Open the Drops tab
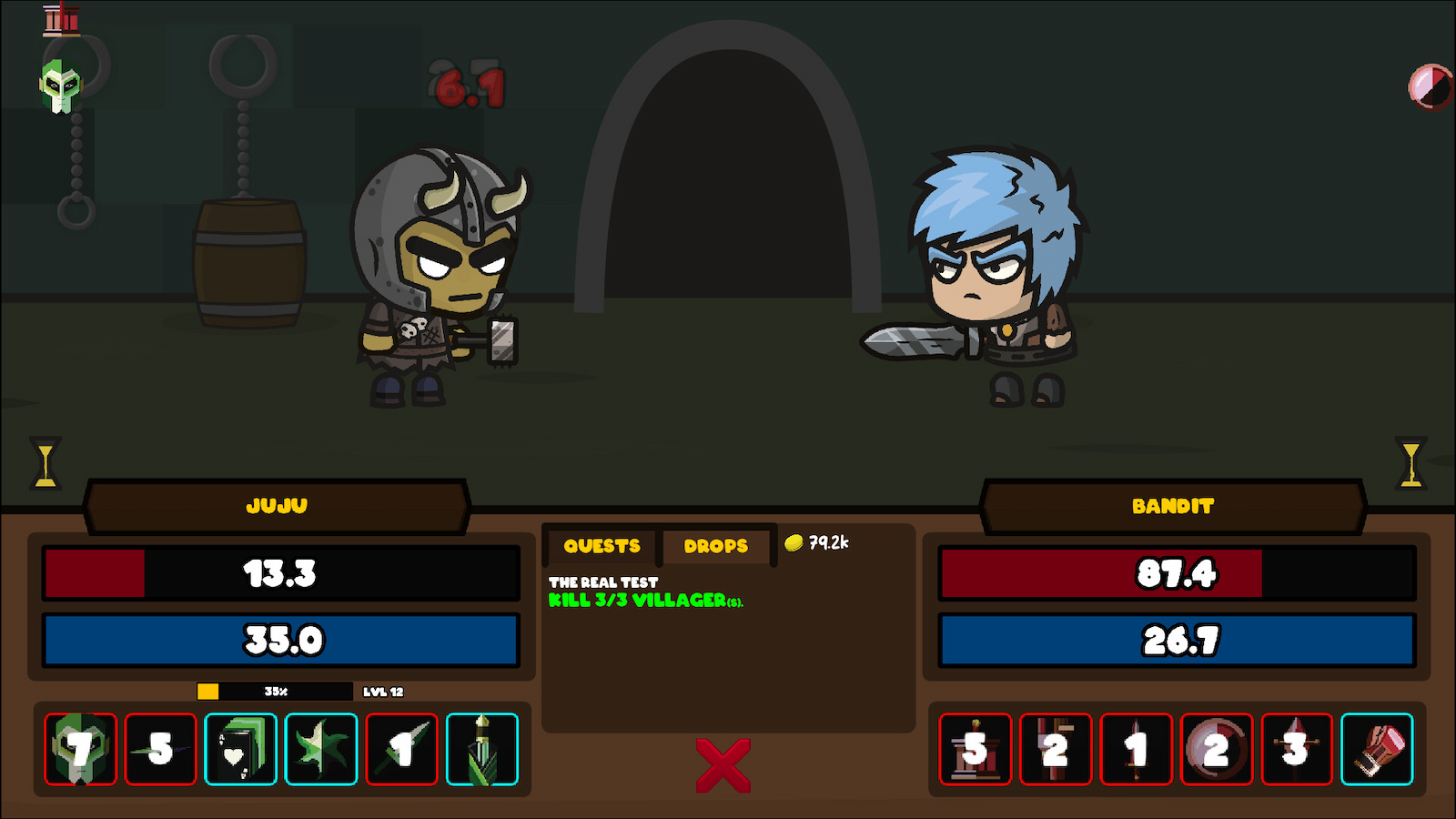The image size is (1456, 819). [716, 546]
